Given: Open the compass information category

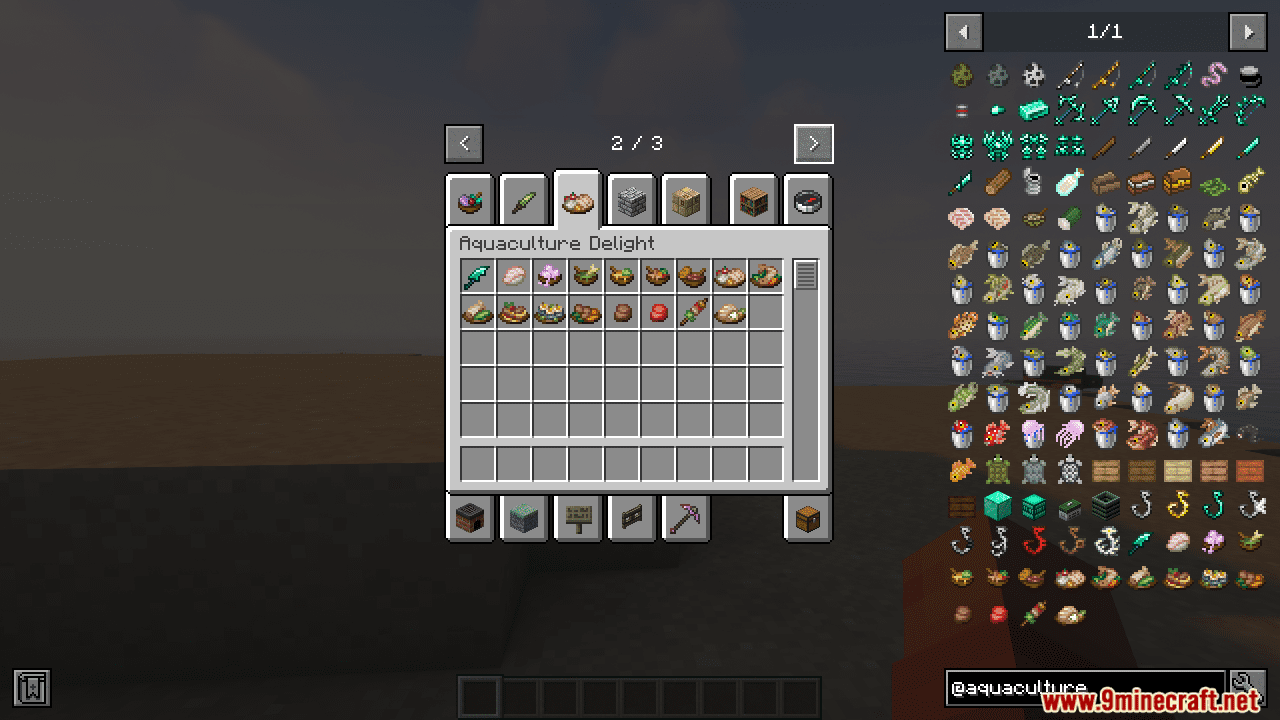Looking at the screenshot, I should pyautogui.click(x=807, y=200).
